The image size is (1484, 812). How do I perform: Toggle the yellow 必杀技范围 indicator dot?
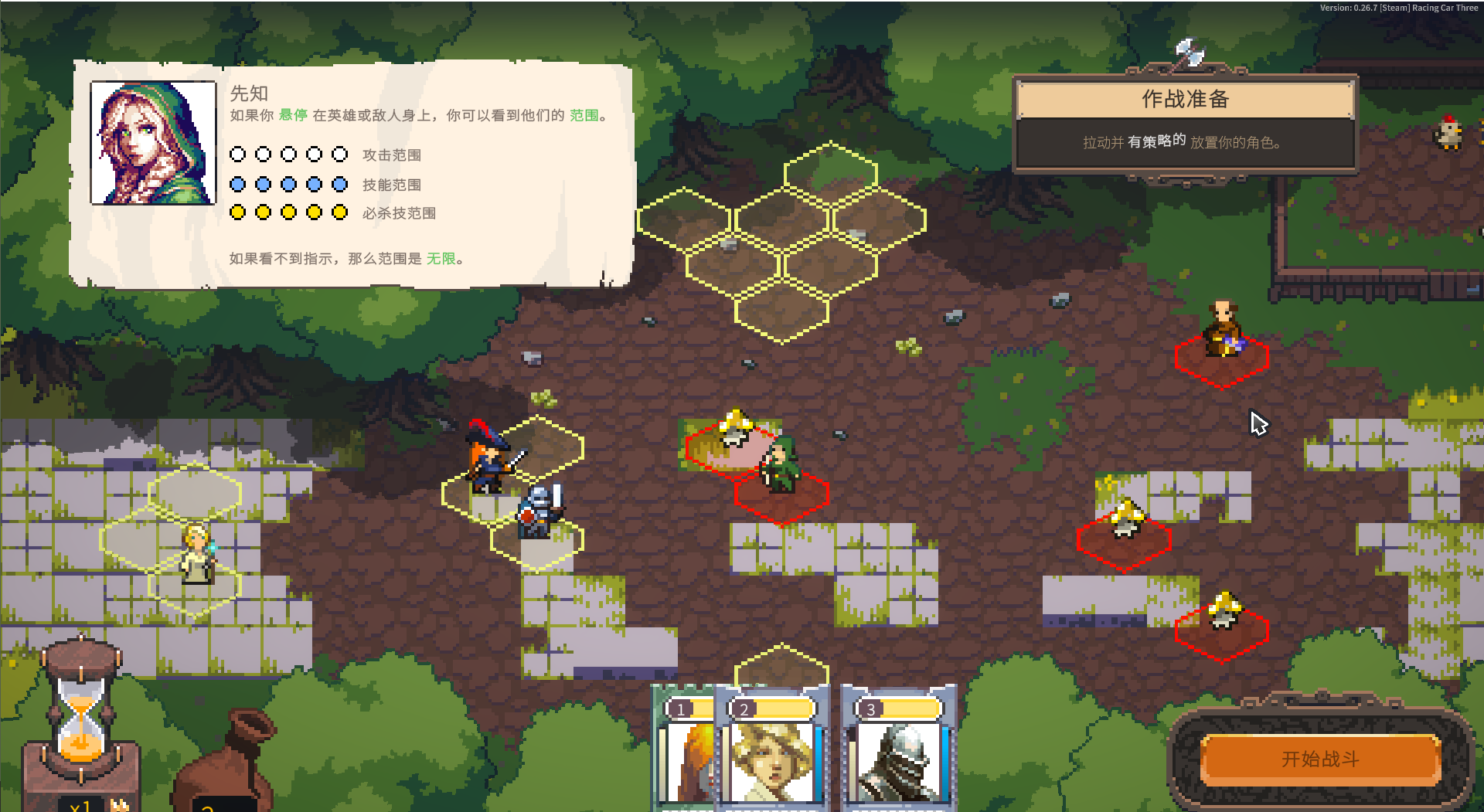click(x=237, y=212)
